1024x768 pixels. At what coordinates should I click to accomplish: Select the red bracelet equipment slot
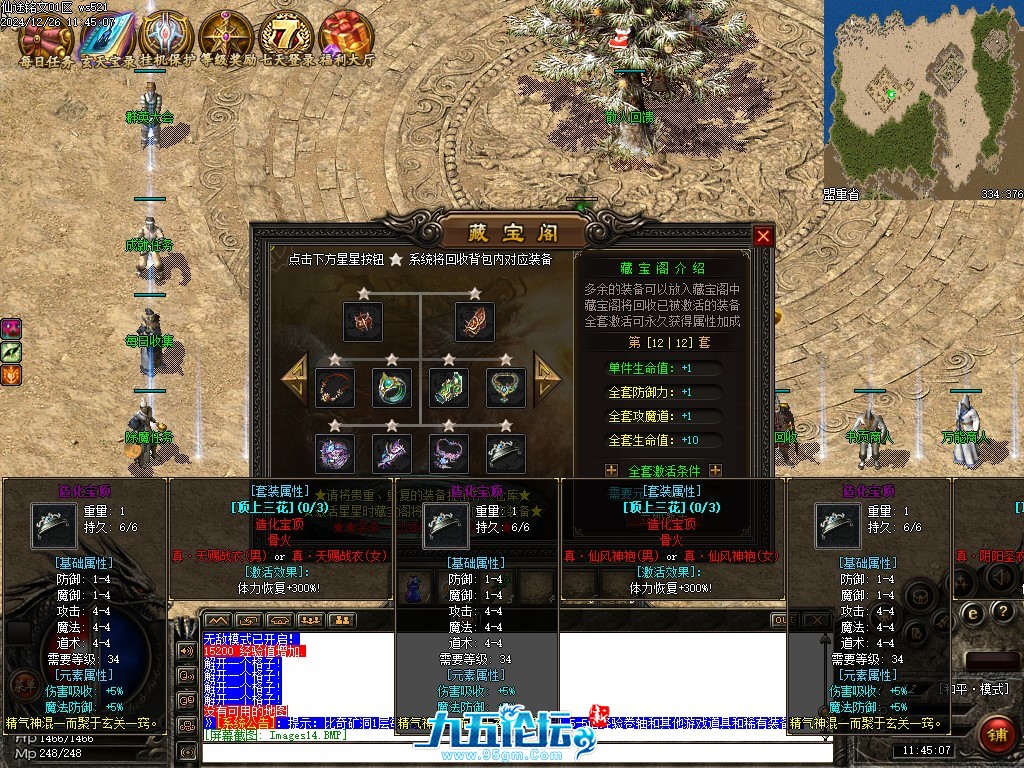334,387
